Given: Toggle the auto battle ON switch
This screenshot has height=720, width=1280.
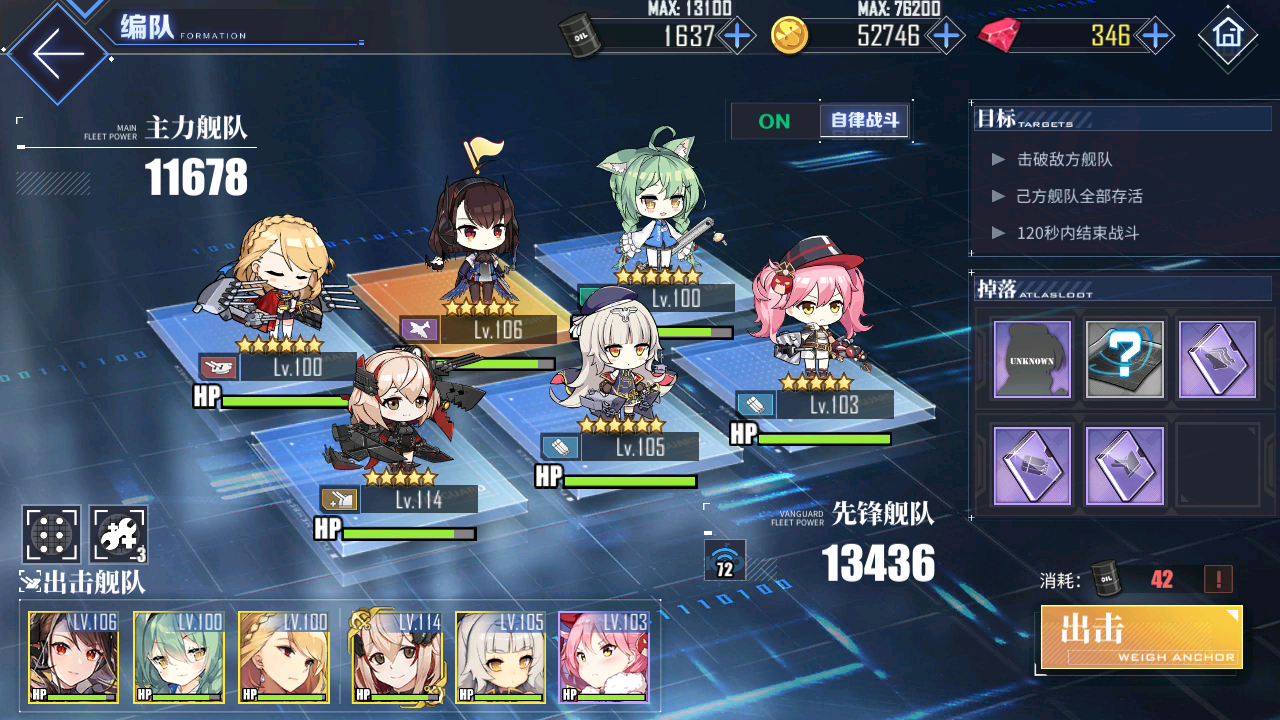Looking at the screenshot, I should point(775,122).
